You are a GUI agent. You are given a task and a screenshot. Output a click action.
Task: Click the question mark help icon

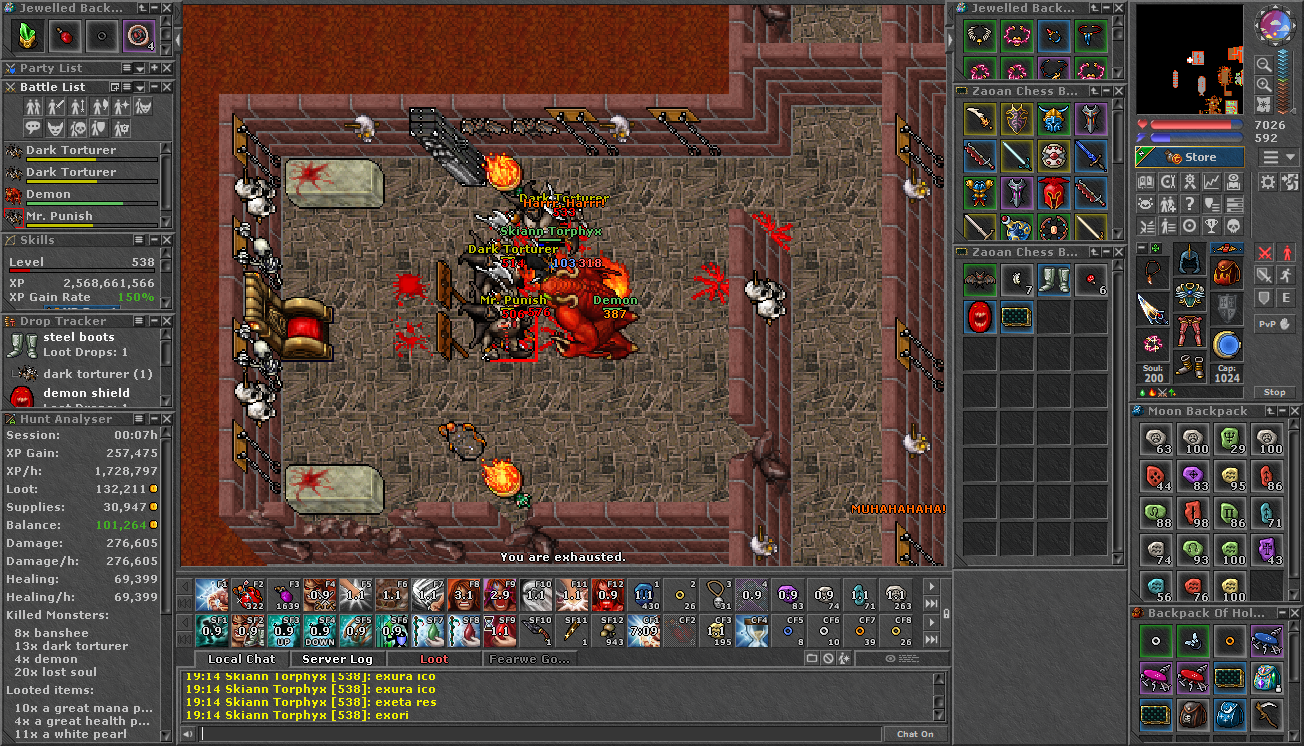click(1190, 204)
